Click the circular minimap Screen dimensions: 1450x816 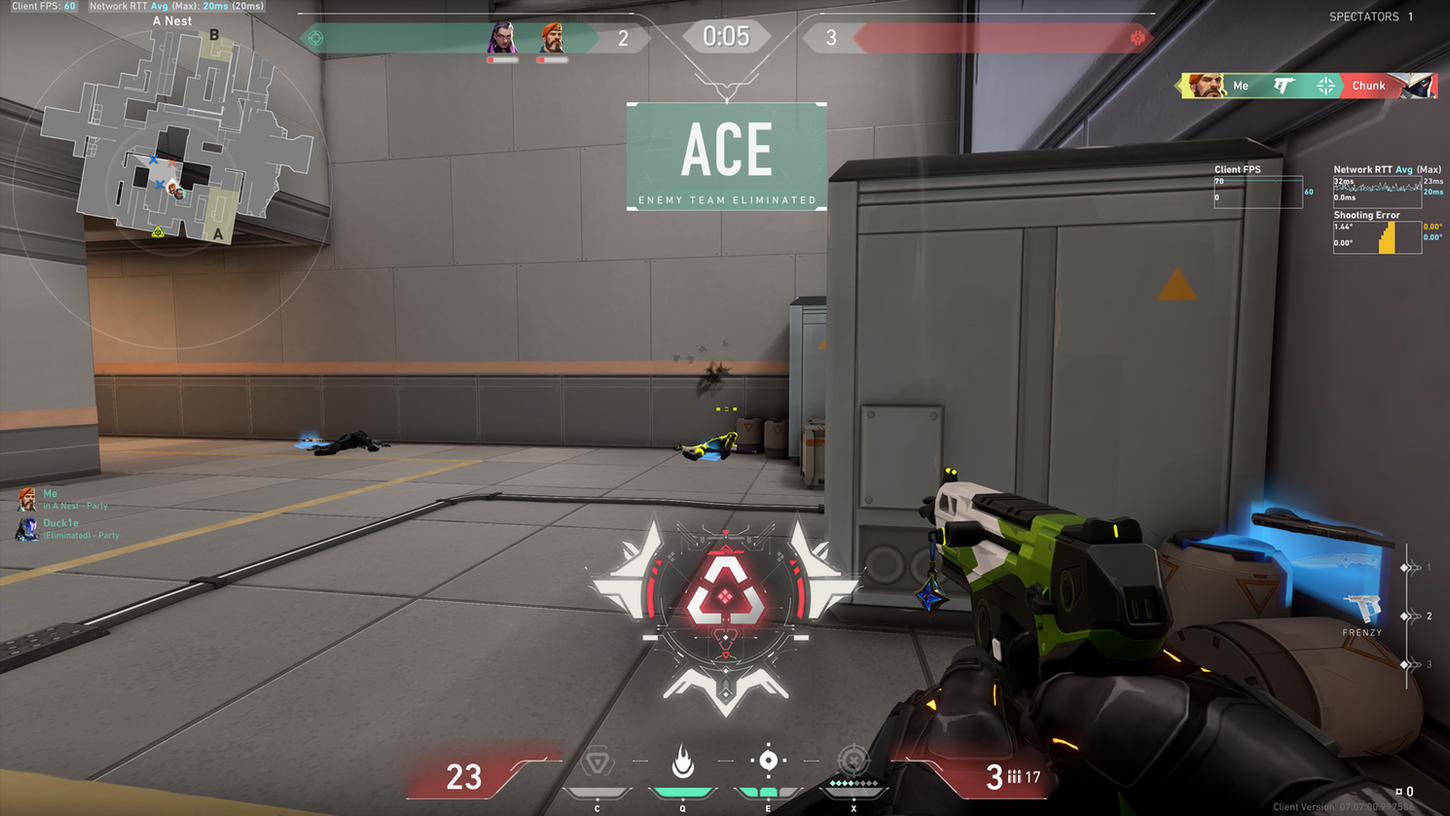(170, 188)
